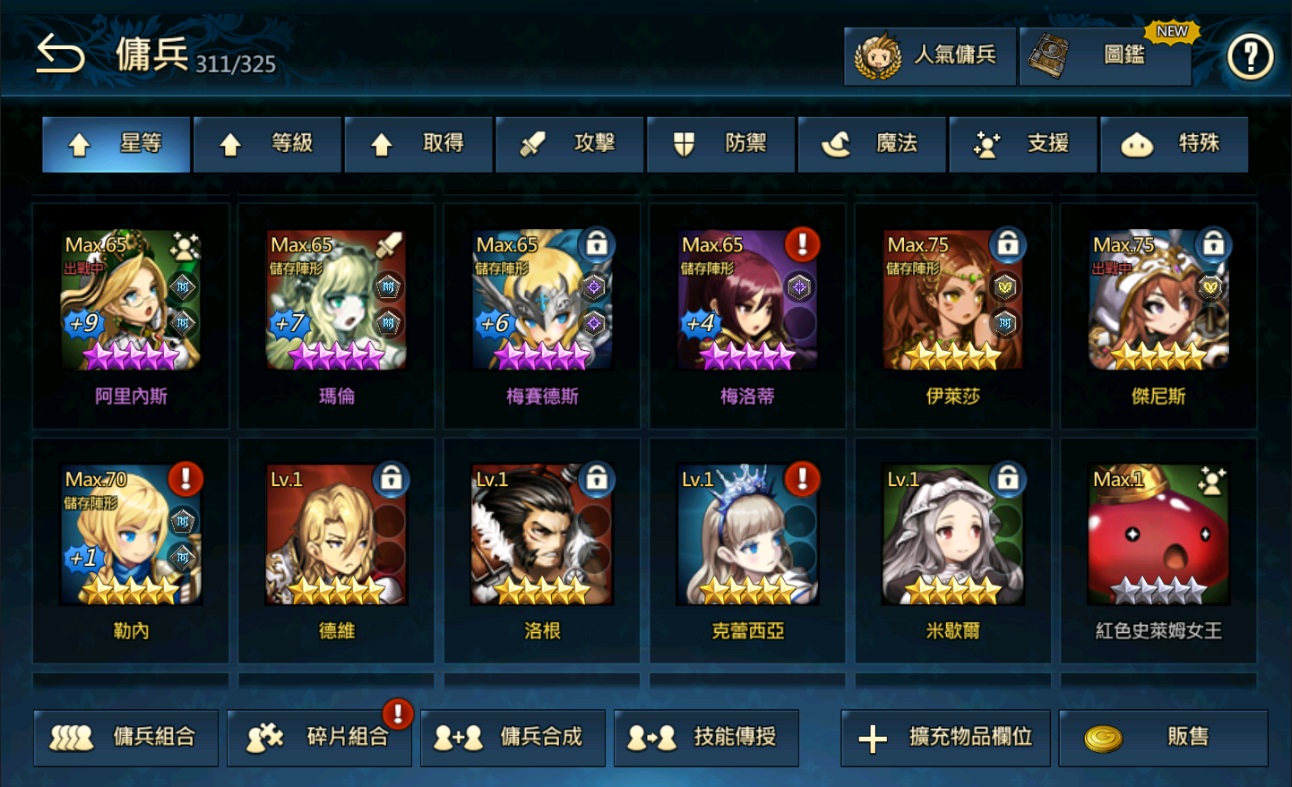Expand inventory with 擴充物品欄位

pyautogui.click(x=945, y=738)
